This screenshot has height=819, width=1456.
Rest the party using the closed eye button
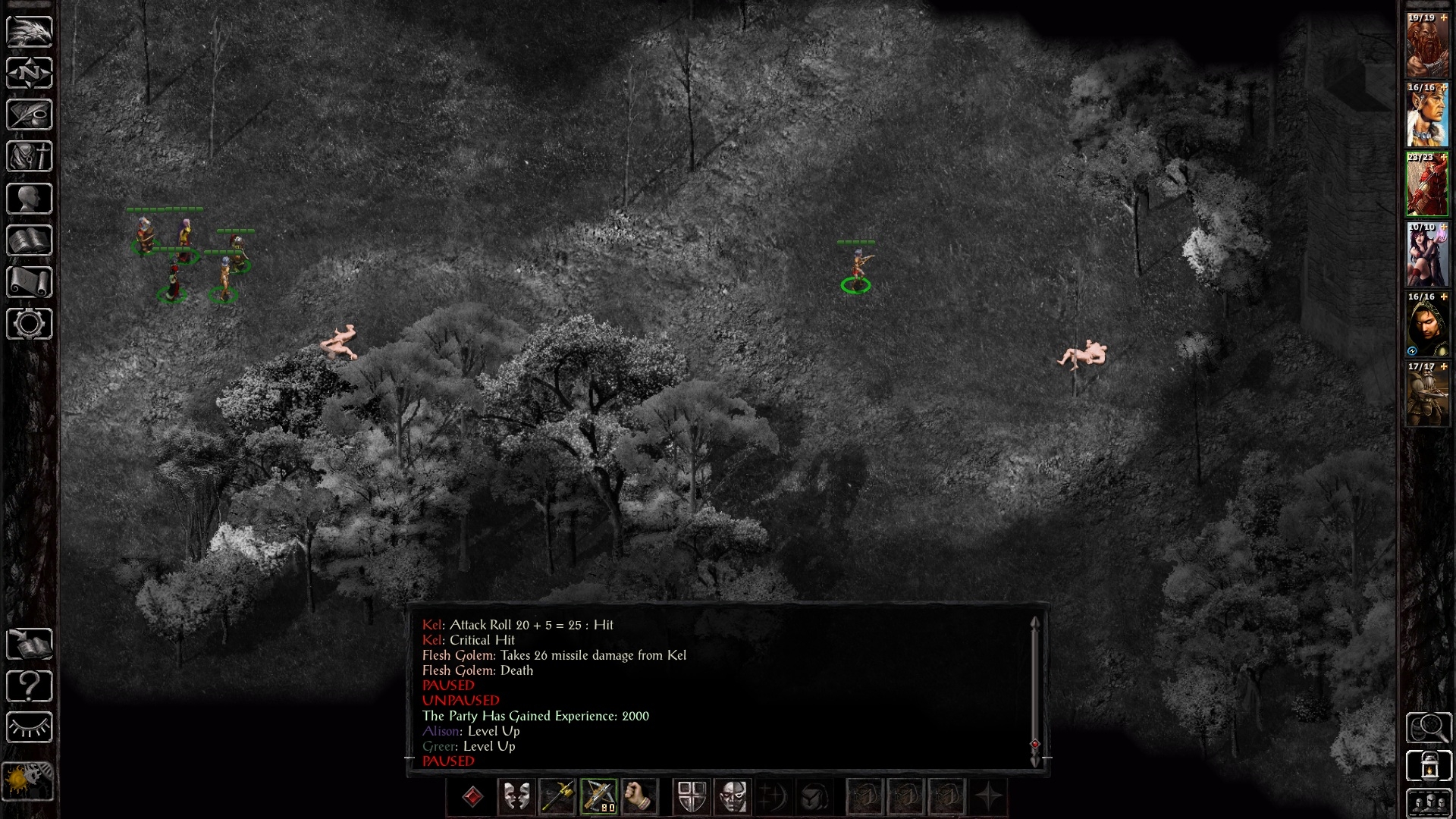[x=30, y=728]
